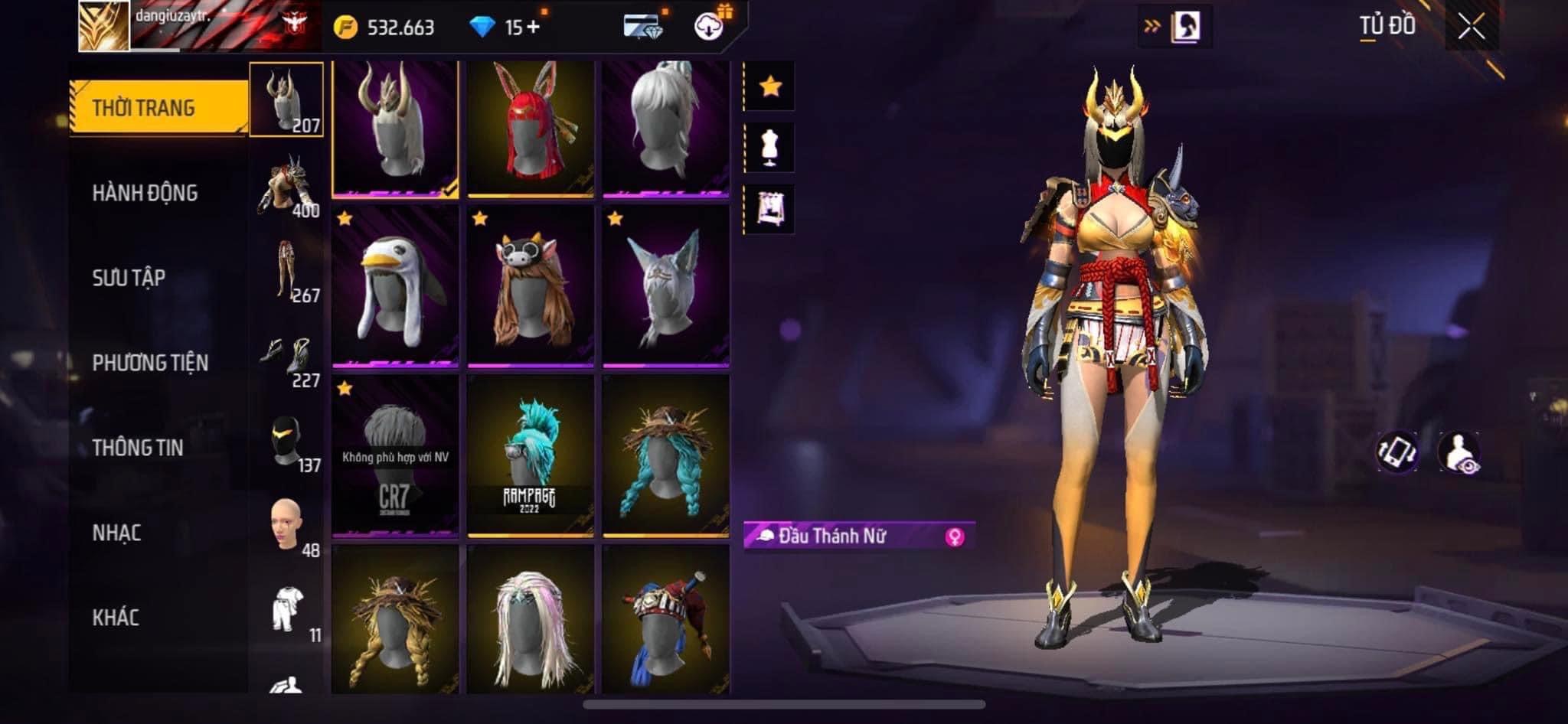The height and width of the screenshot is (724, 1568).
Task: Choose the cow hat with brown hair
Action: tap(531, 287)
